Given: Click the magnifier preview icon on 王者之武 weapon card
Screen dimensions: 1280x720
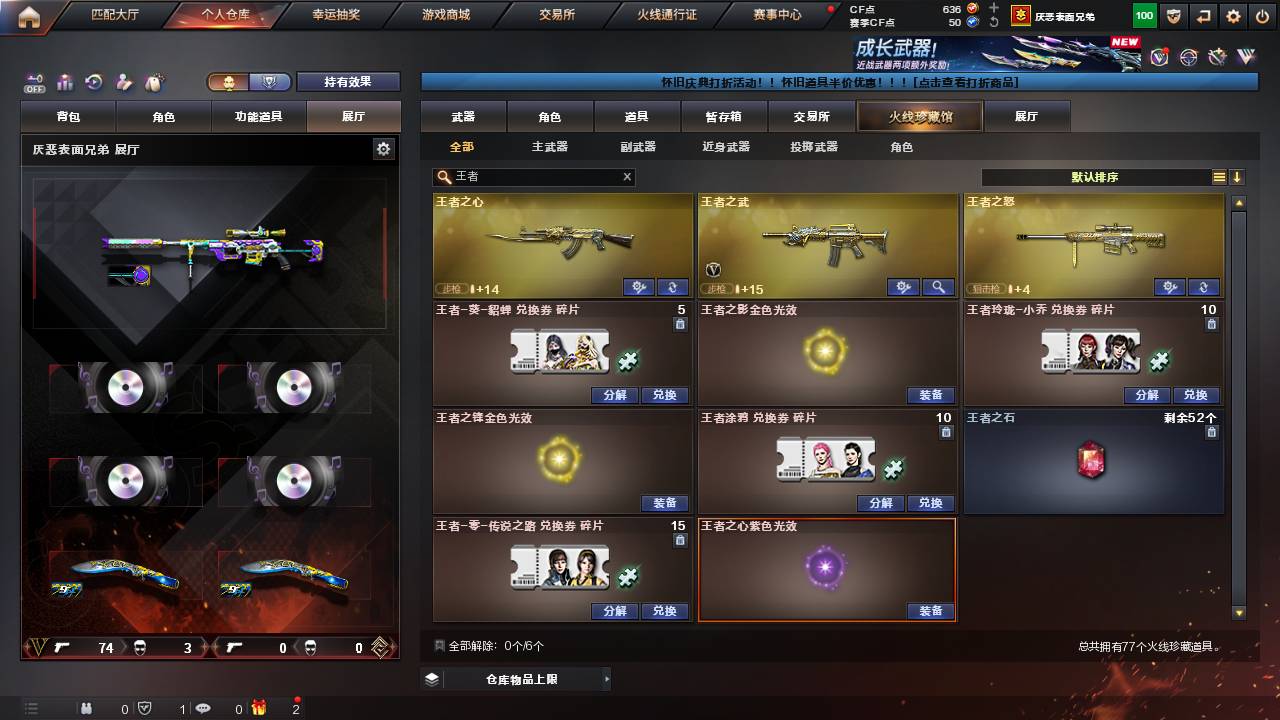Looking at the screenshot, I should [x=936, y=287].
